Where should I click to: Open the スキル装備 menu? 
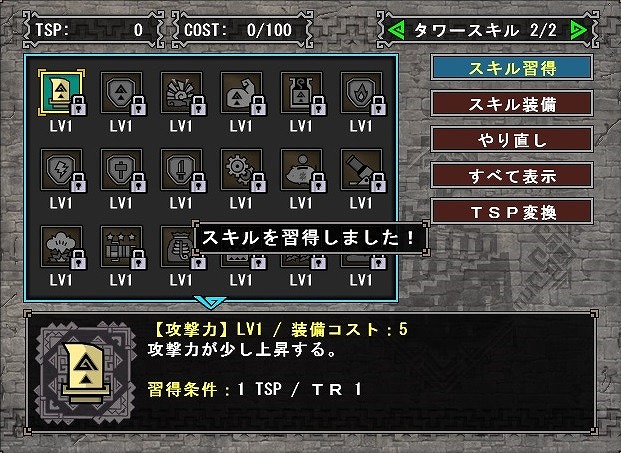click(x=512, y=104)
